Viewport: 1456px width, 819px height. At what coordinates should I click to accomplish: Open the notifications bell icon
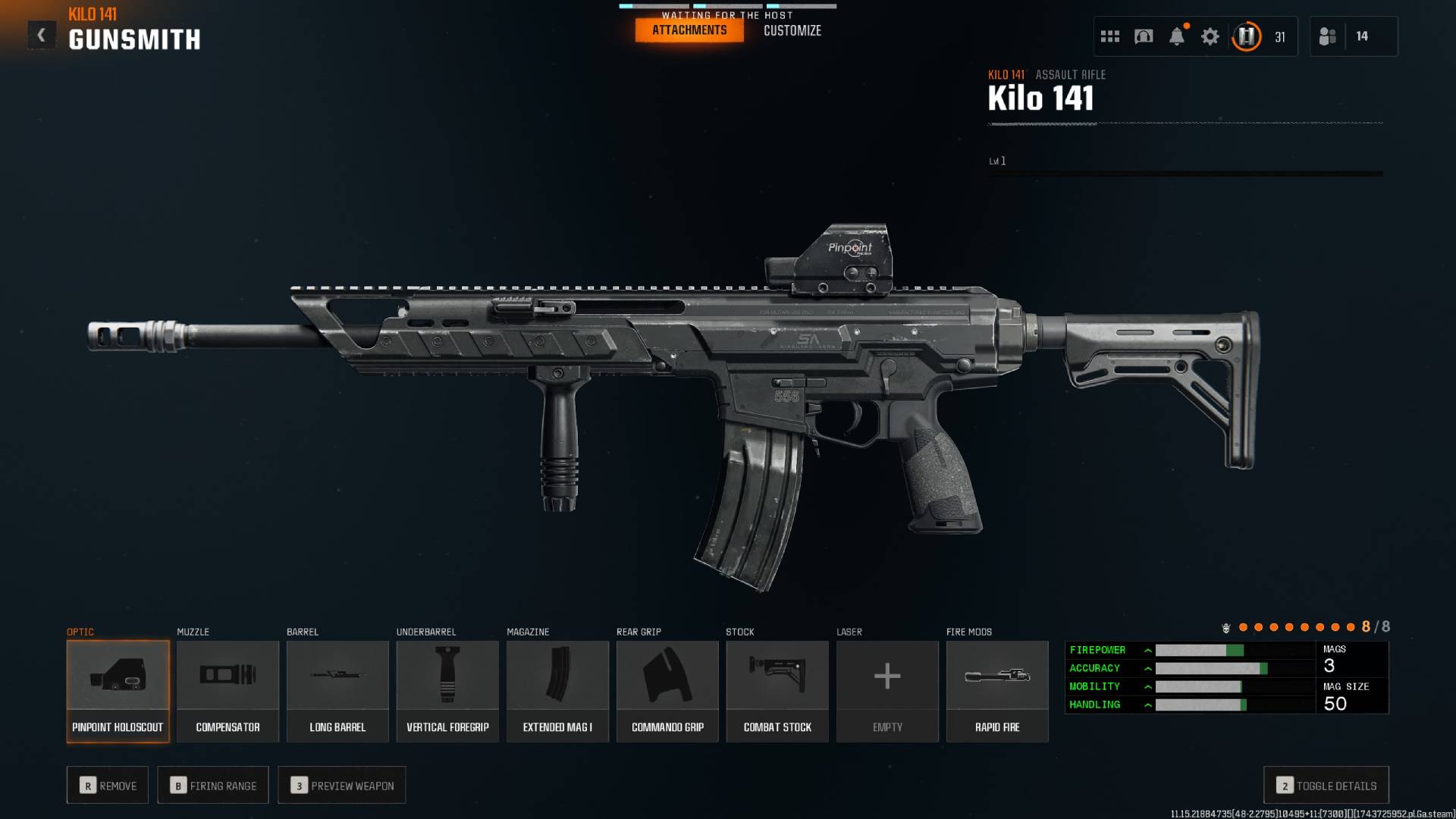pos(1177,36)
